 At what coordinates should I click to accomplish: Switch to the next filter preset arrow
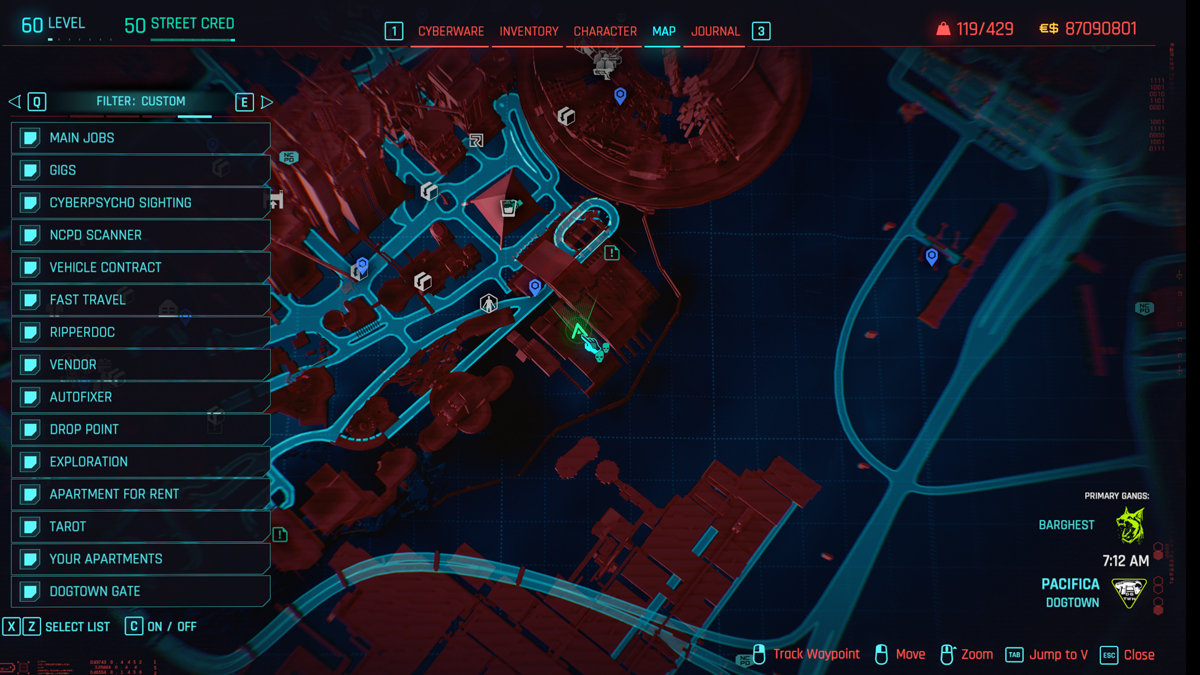pyautogui.click(x=267, y=102)
